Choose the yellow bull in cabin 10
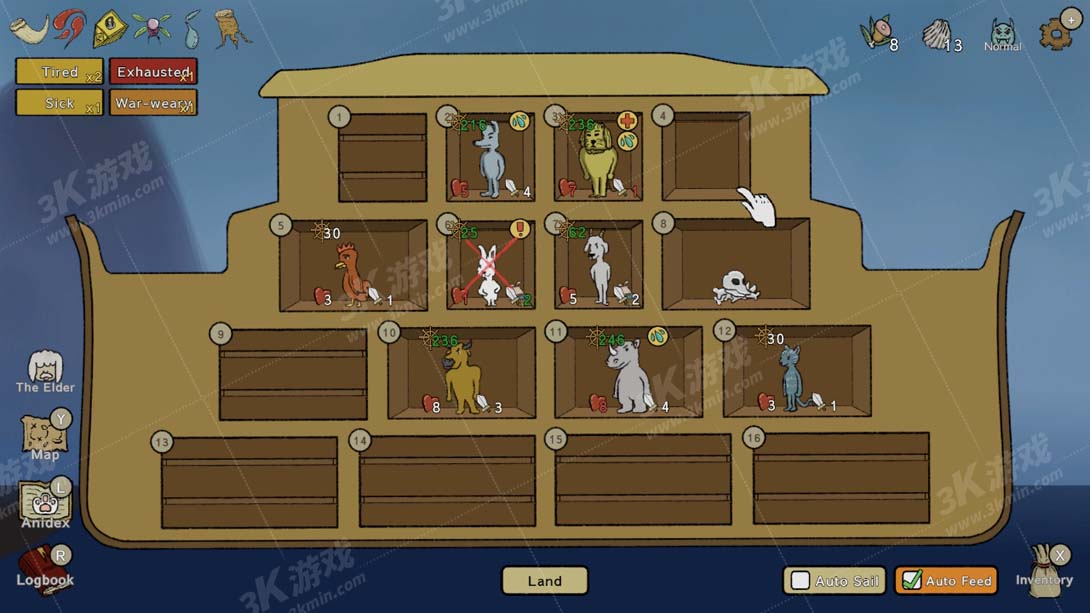This screenshot has width=1090, height=613. pyautogui.click(x=462, y=377)
